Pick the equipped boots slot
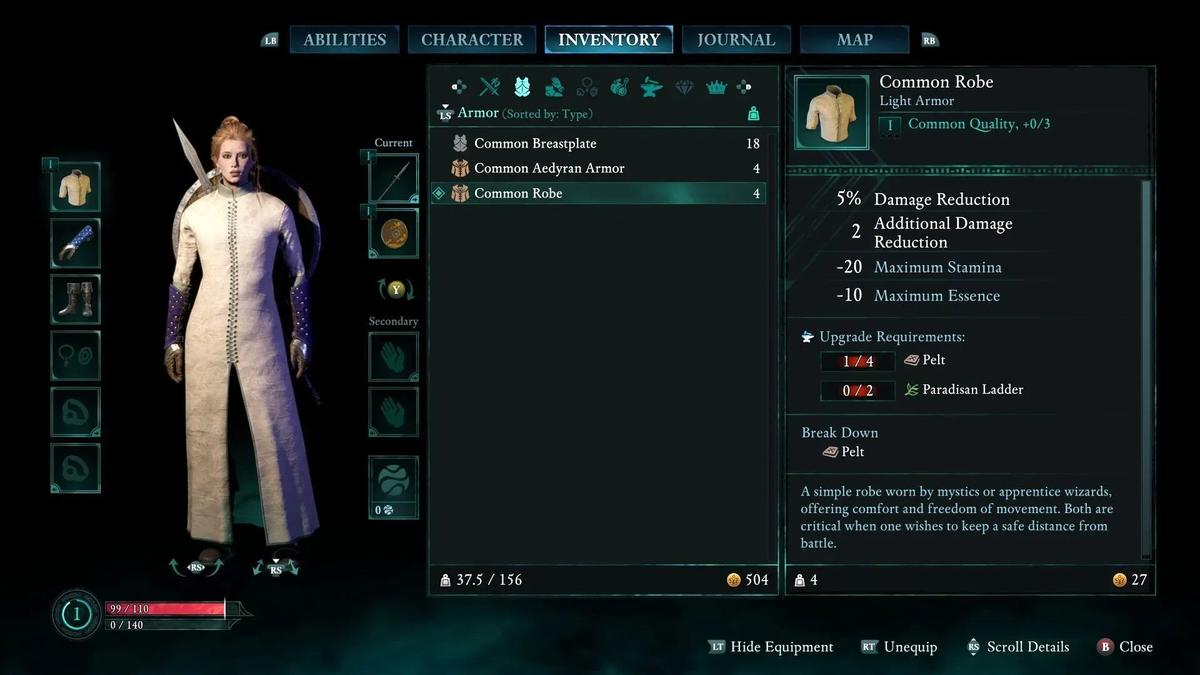The image size is (1200, 675). click(x=76, y=299)
